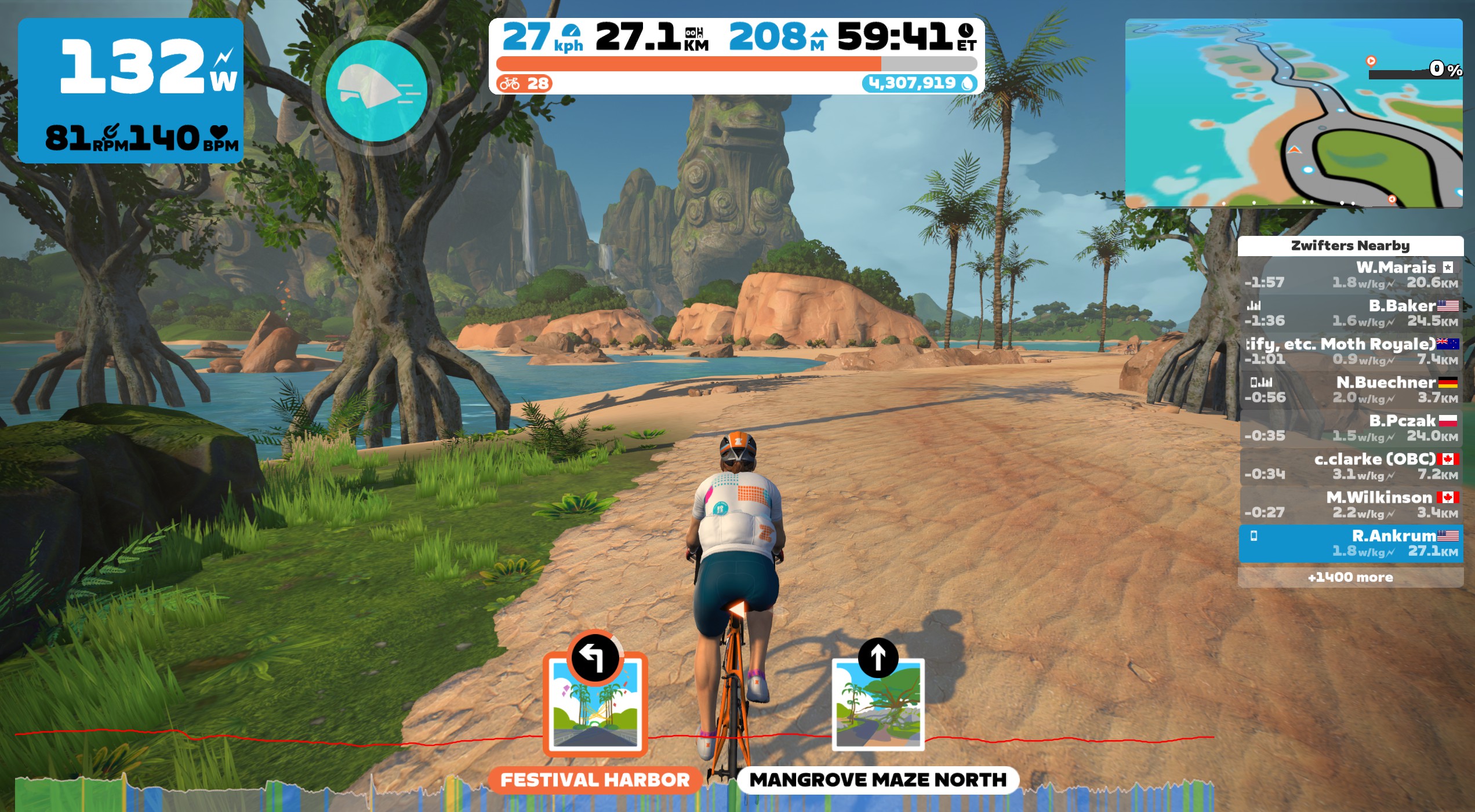Click the 132 W power panel
The height and width of the screenshot is (812, 1475).
(x=131, y=90)
